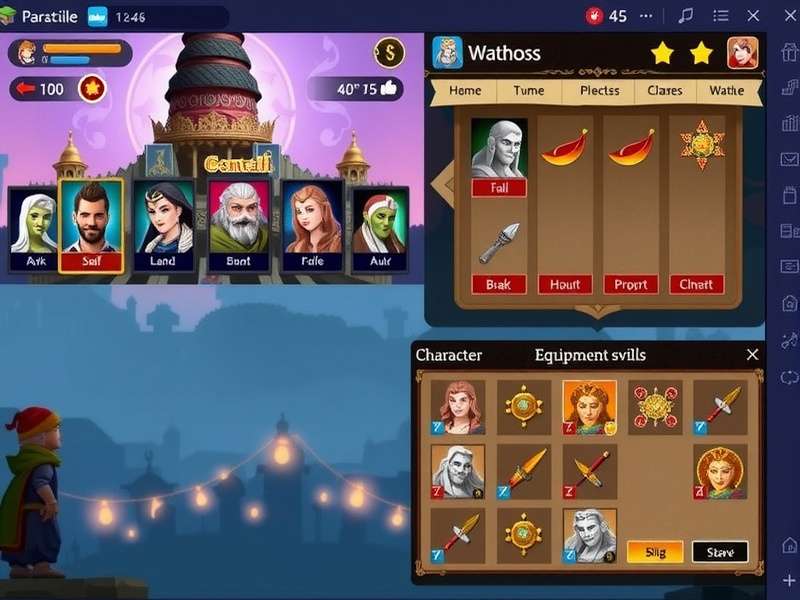Click the Clnatt button
The image size is (800, 600).
coord(696,284)
